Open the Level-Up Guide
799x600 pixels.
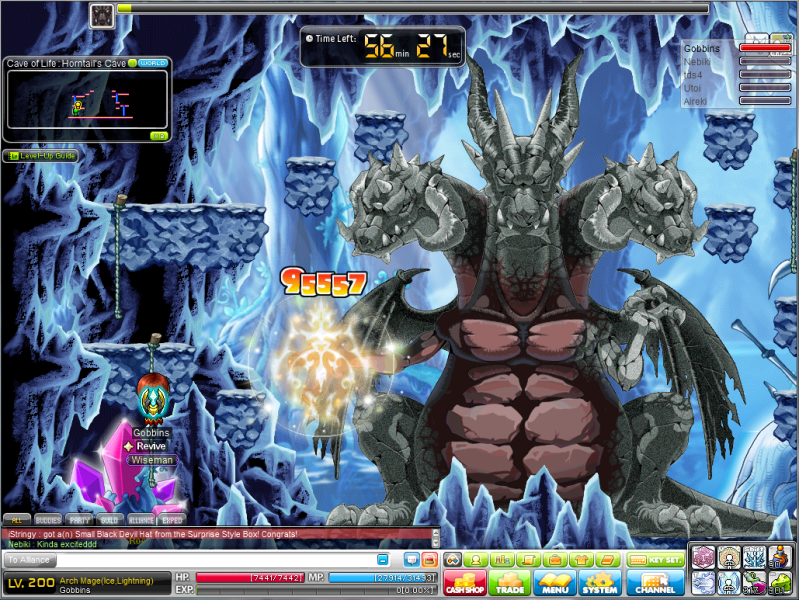pyautogui.click(x=40, y=156)
